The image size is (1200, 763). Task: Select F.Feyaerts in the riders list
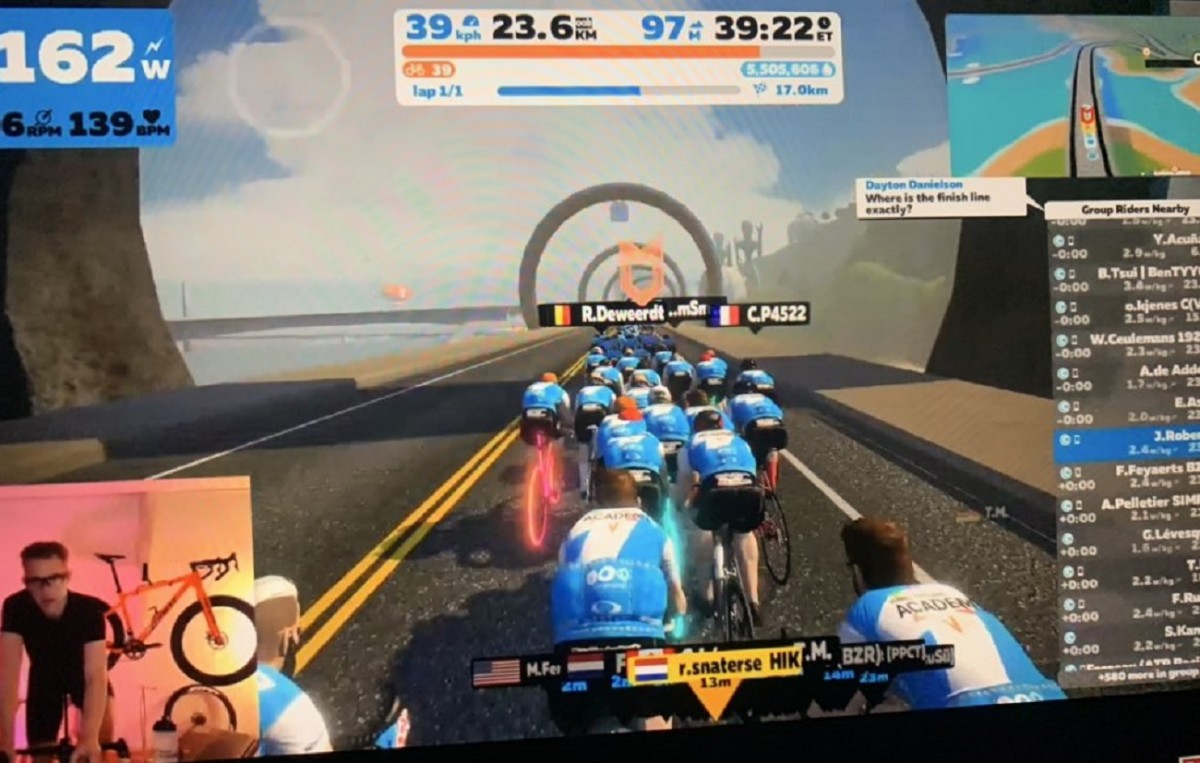1125,476
